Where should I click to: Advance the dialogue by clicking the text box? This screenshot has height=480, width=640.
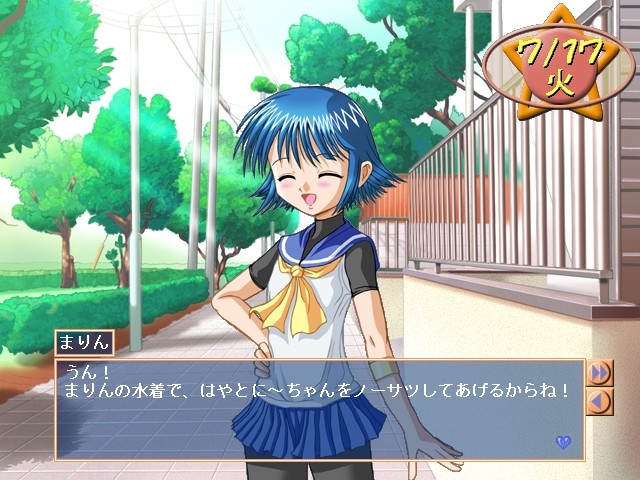pyautogui.click(x=320, y=410)
